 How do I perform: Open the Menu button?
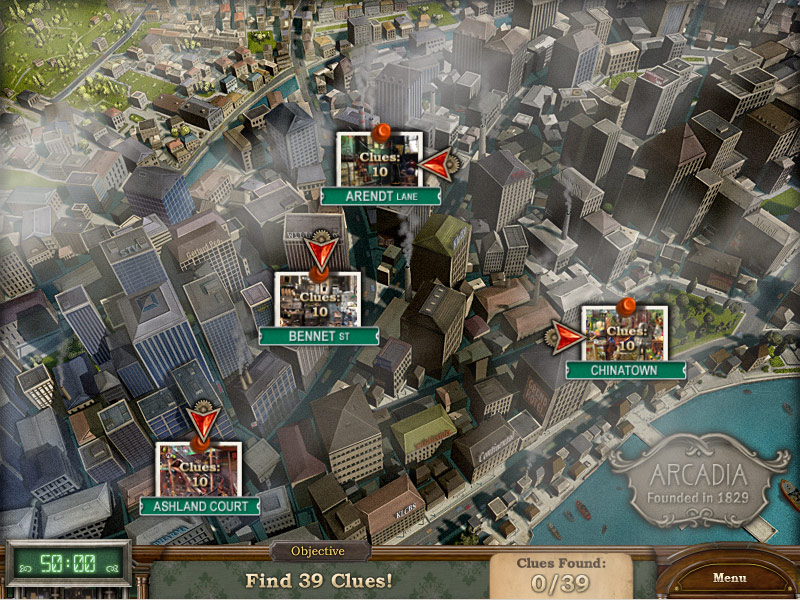click(729, 578)
